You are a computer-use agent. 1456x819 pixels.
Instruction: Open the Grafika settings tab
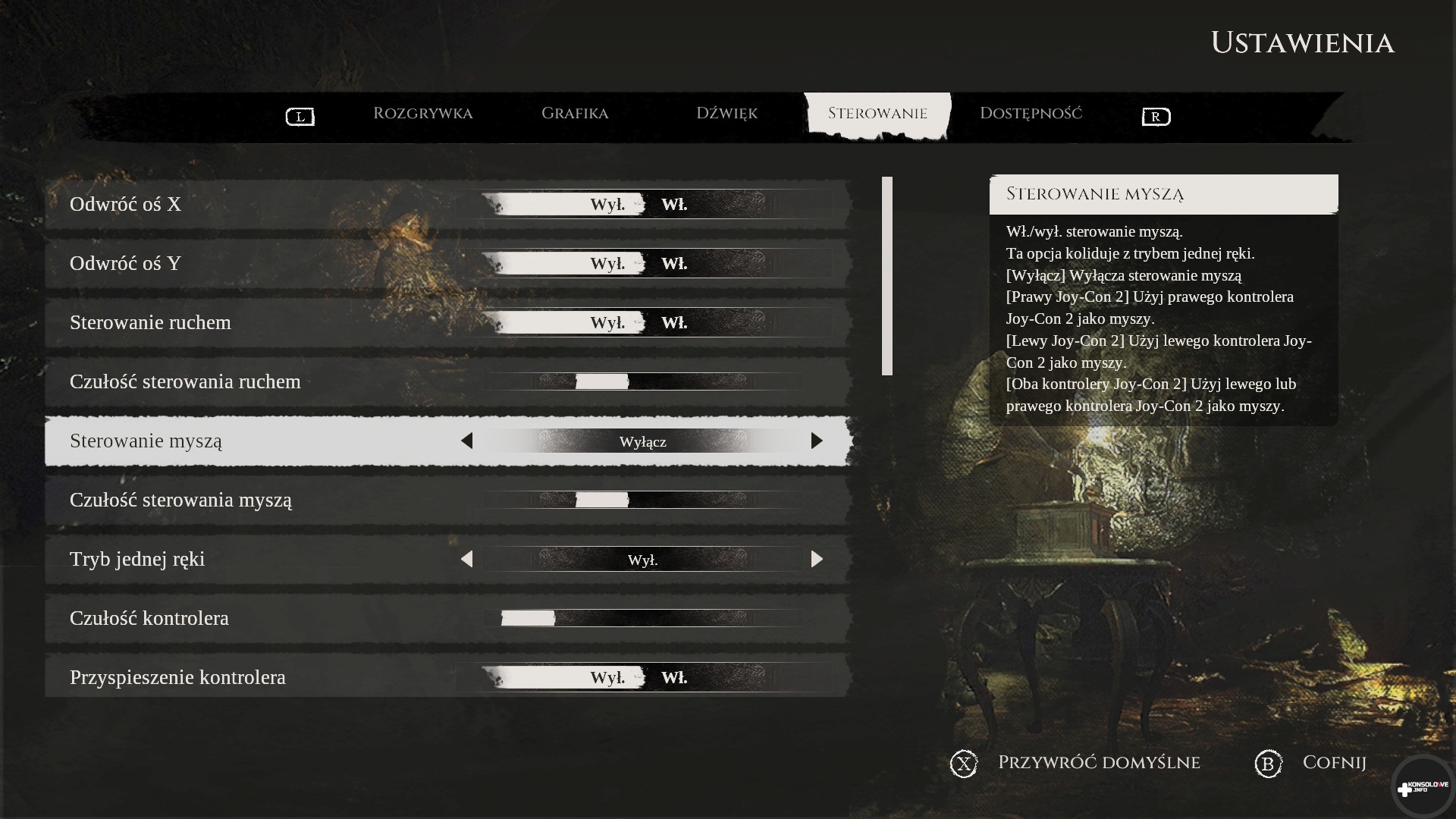click(574, 114)
